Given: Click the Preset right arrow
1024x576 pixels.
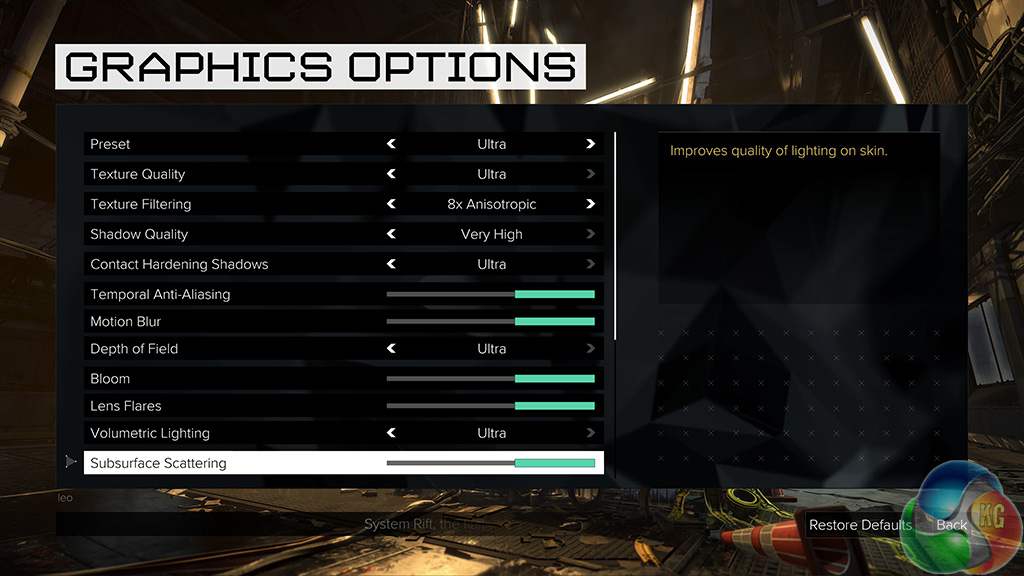Looking at the screenshot, I should [x=591, y=144].
